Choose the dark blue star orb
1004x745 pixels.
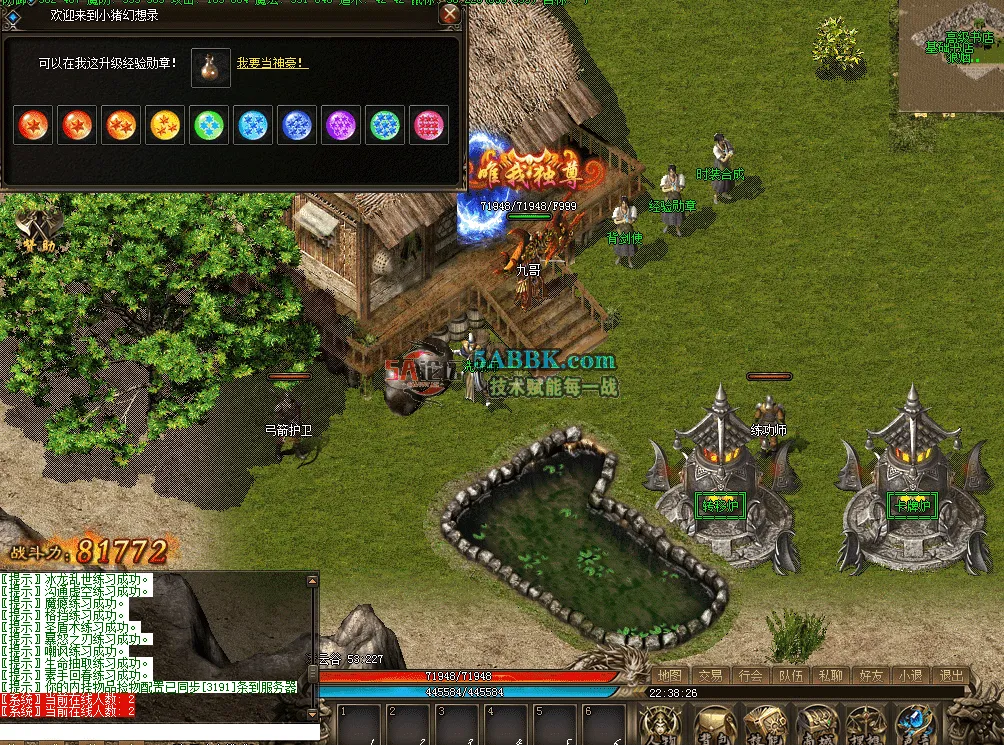coord(298,126)
